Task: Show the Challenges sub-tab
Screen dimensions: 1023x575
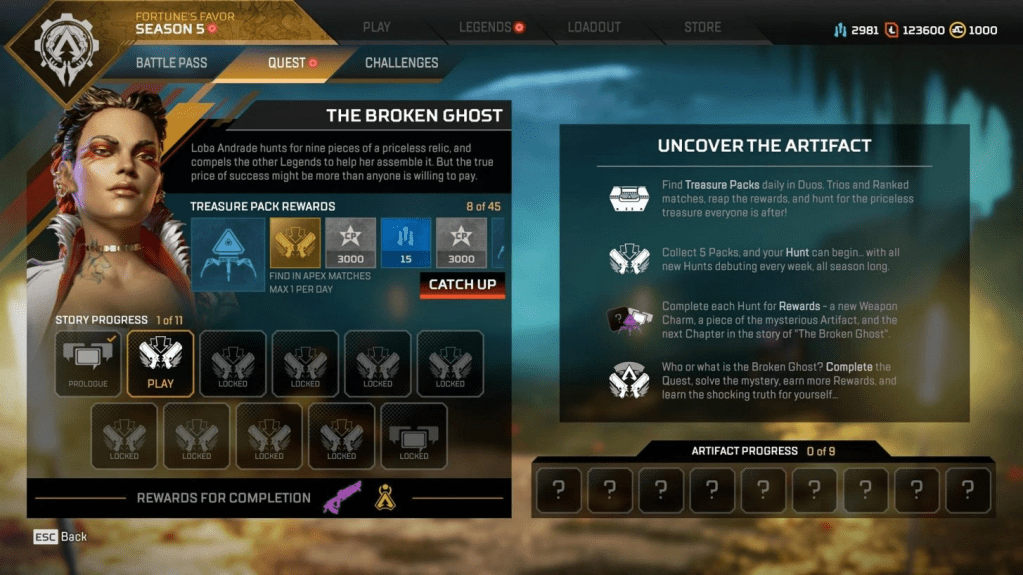Action: point(401,63)
